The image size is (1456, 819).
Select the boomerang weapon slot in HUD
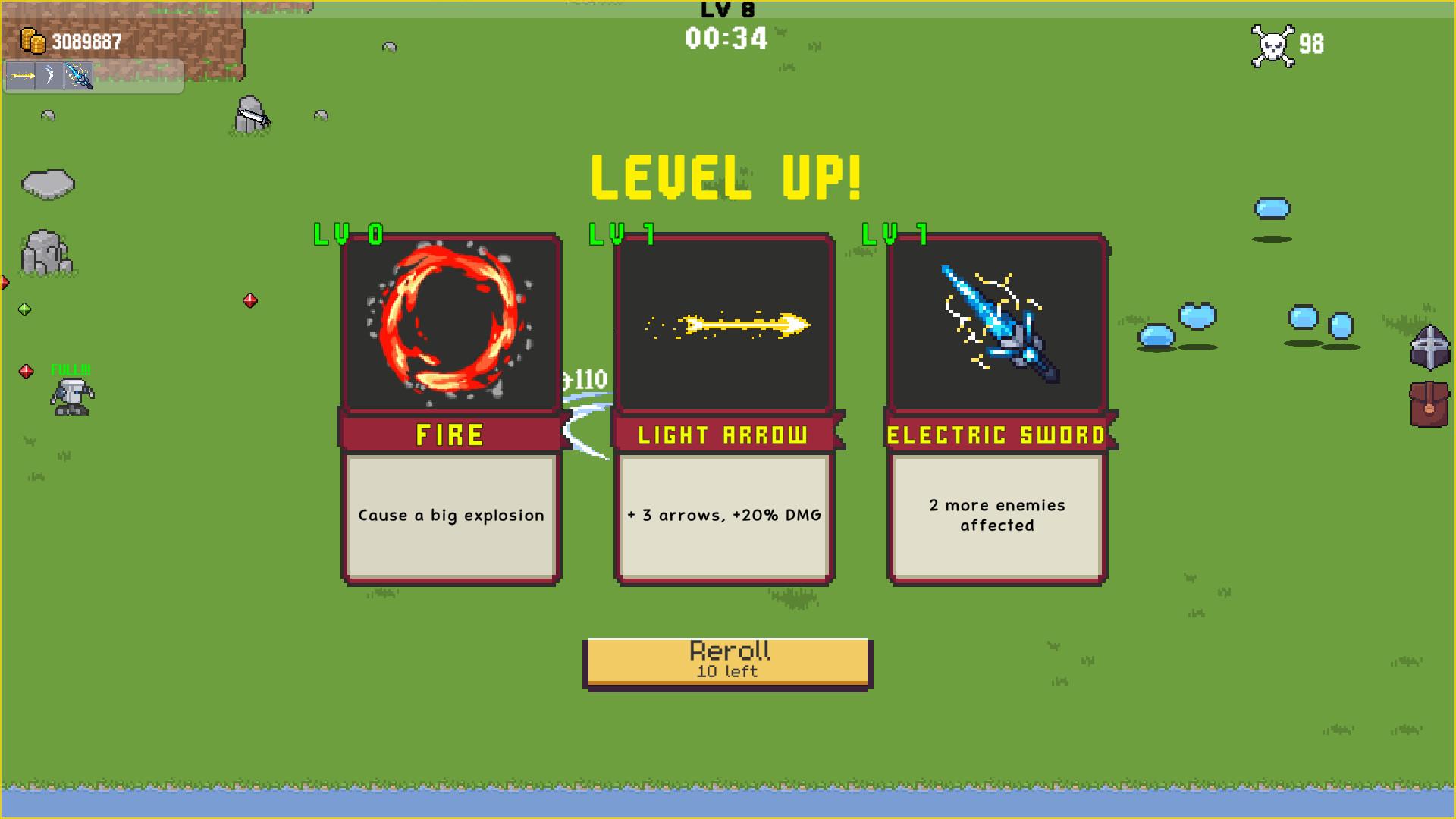coord(47,76)
